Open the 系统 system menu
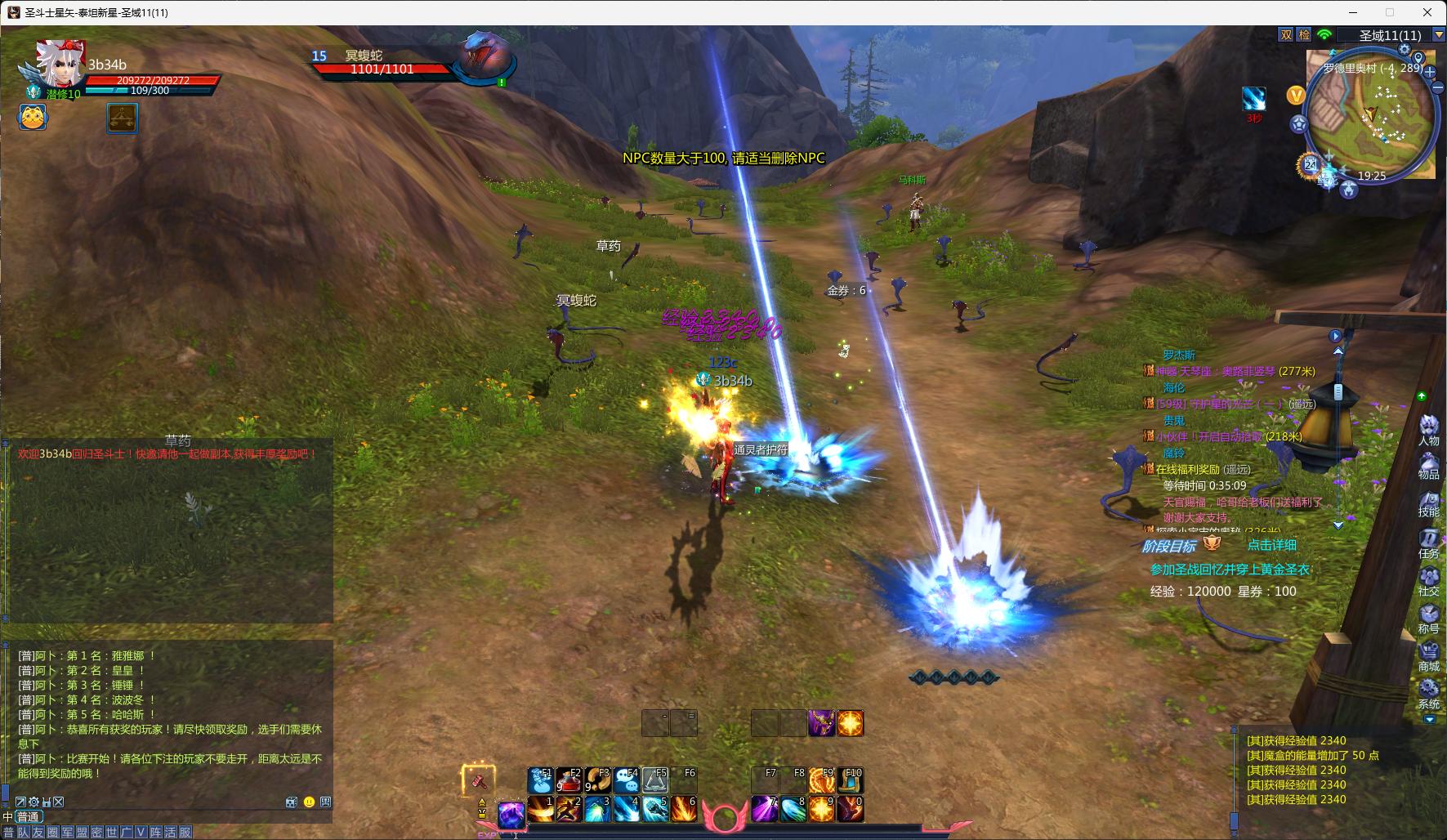Image resolution: width=1447 pixels, height=840 pixels. [1428, 693]
